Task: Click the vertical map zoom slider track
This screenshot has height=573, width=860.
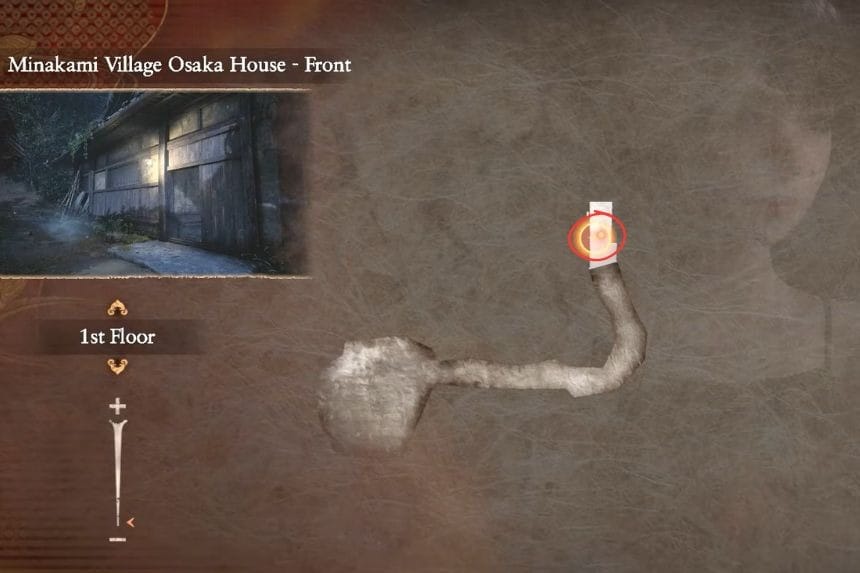Action: tap(118, 470)
